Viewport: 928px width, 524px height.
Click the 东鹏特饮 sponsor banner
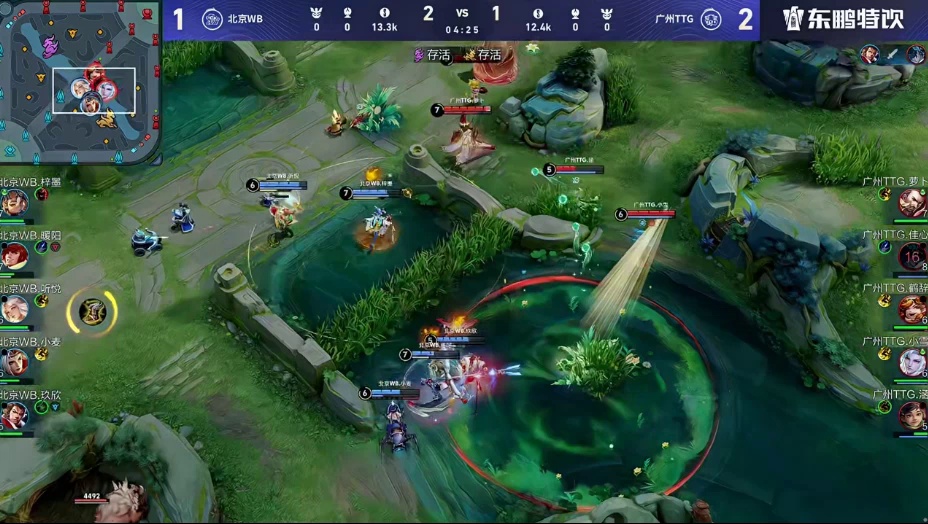coord(842,19)
